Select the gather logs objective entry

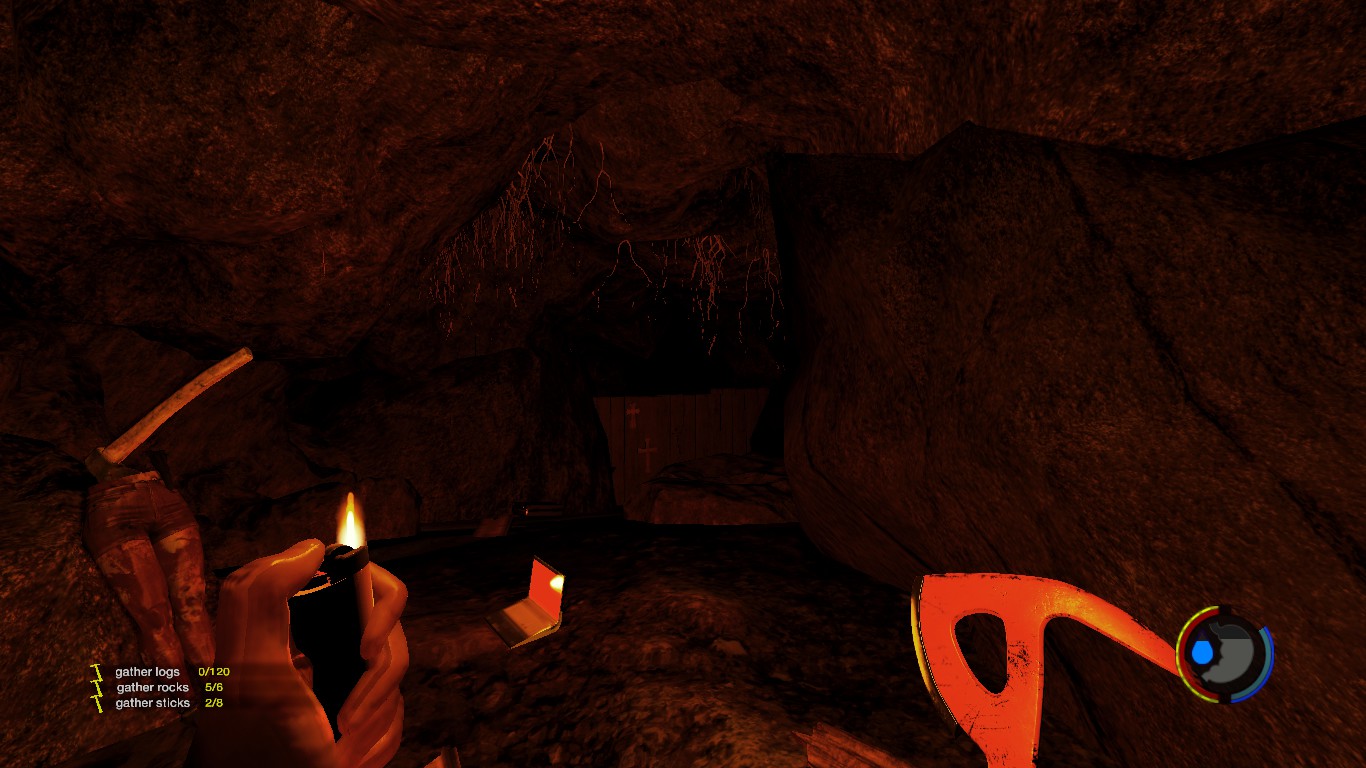coord(148,672)
